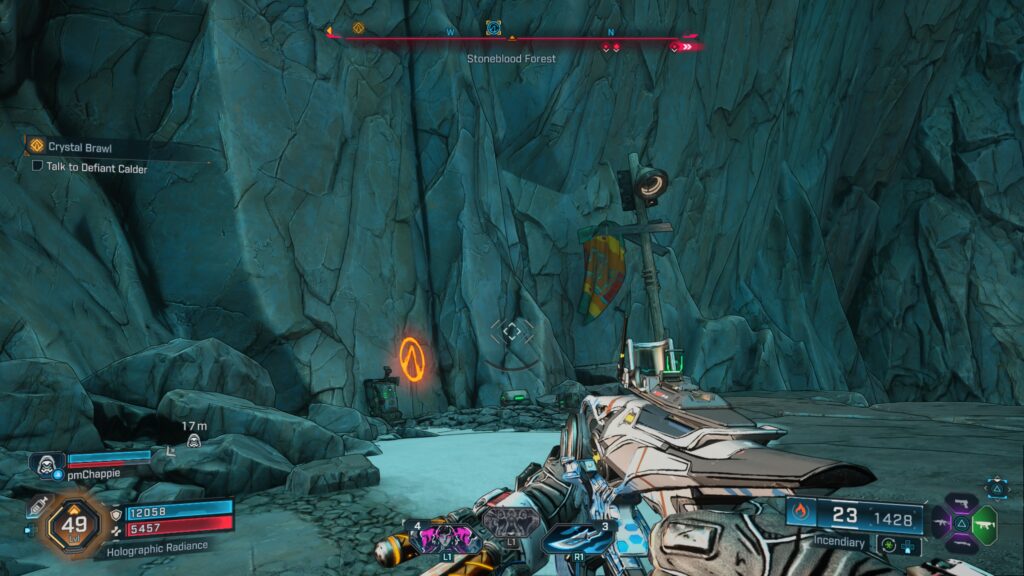
Task: Click the orange quest marker on compass
Action: (358, 28)
